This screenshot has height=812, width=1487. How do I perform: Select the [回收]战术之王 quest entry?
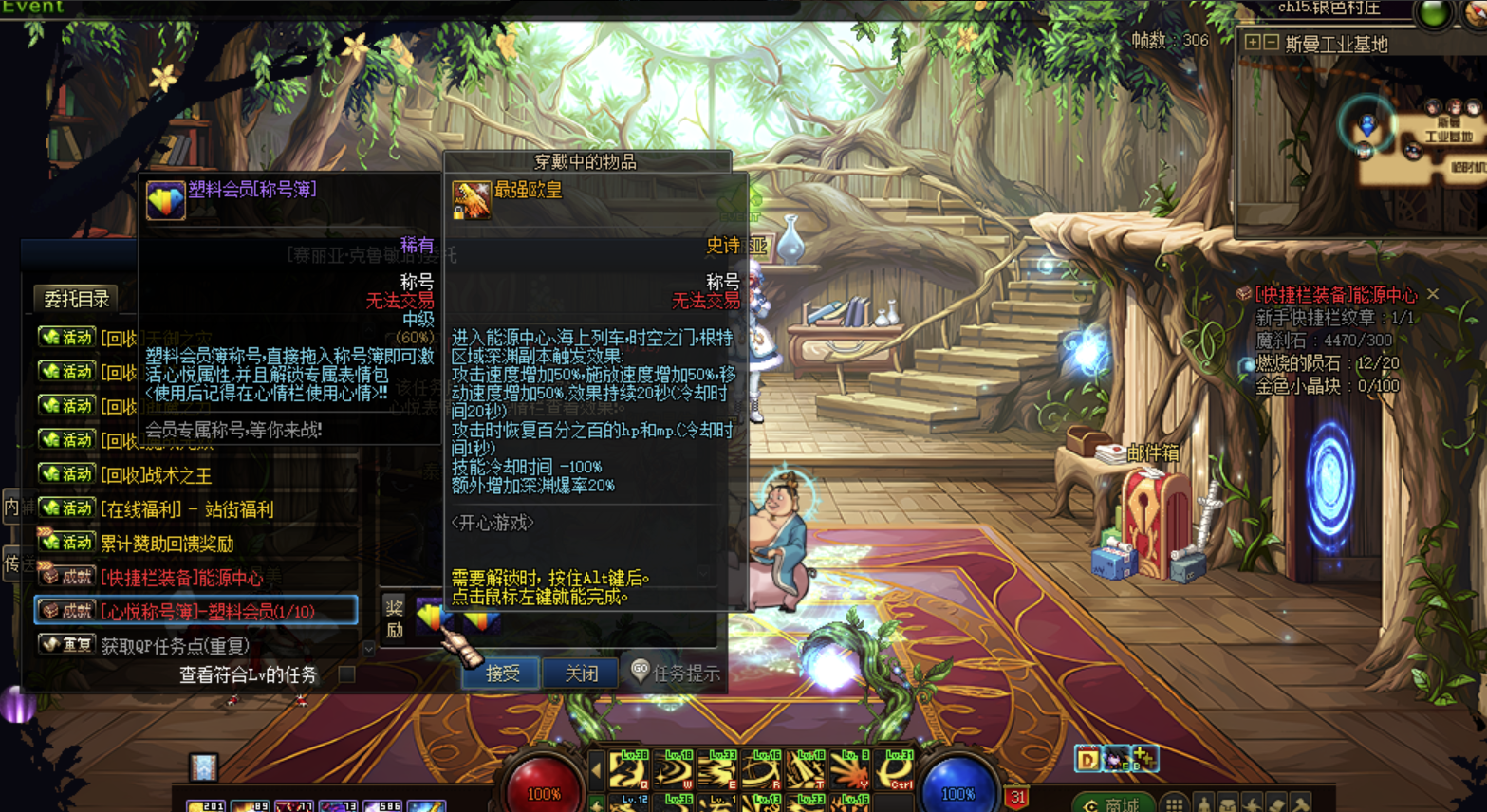point(157,474)
